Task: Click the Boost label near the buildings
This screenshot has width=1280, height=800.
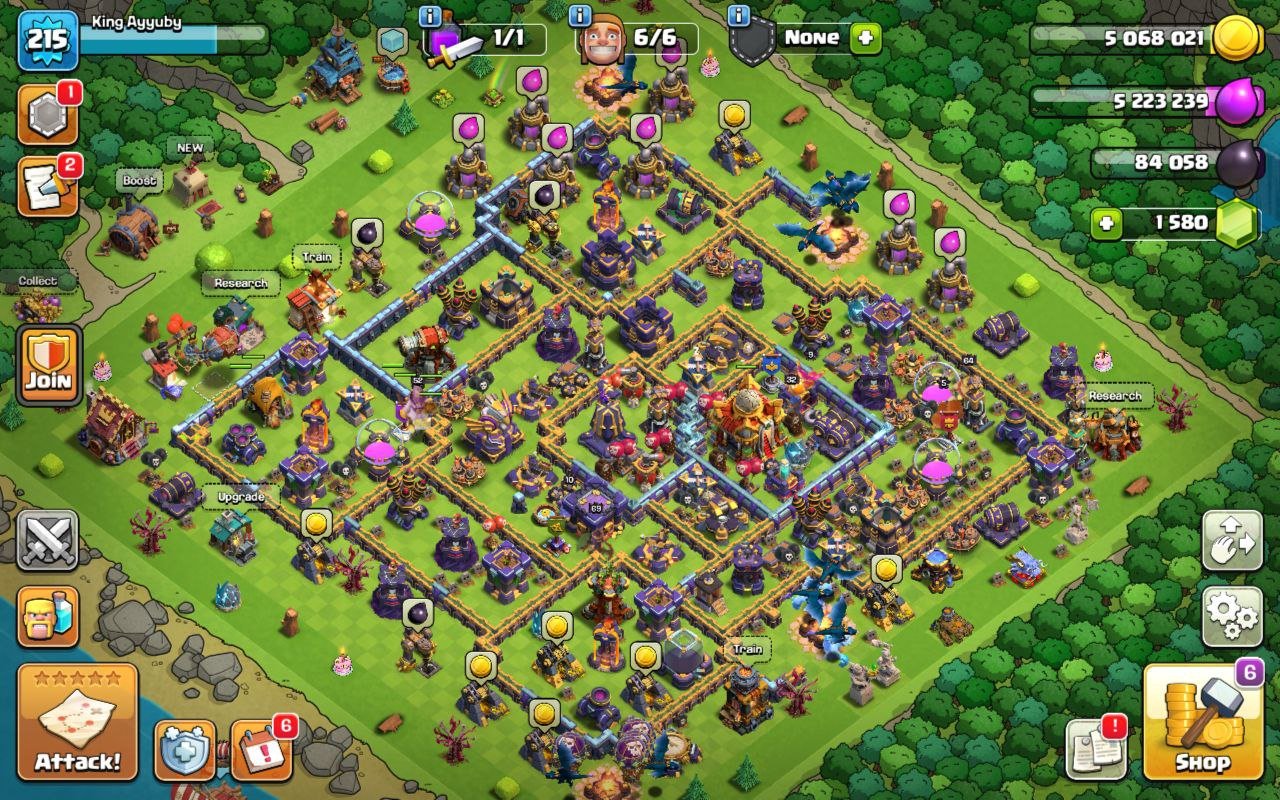Action: [x=140, y=181]
